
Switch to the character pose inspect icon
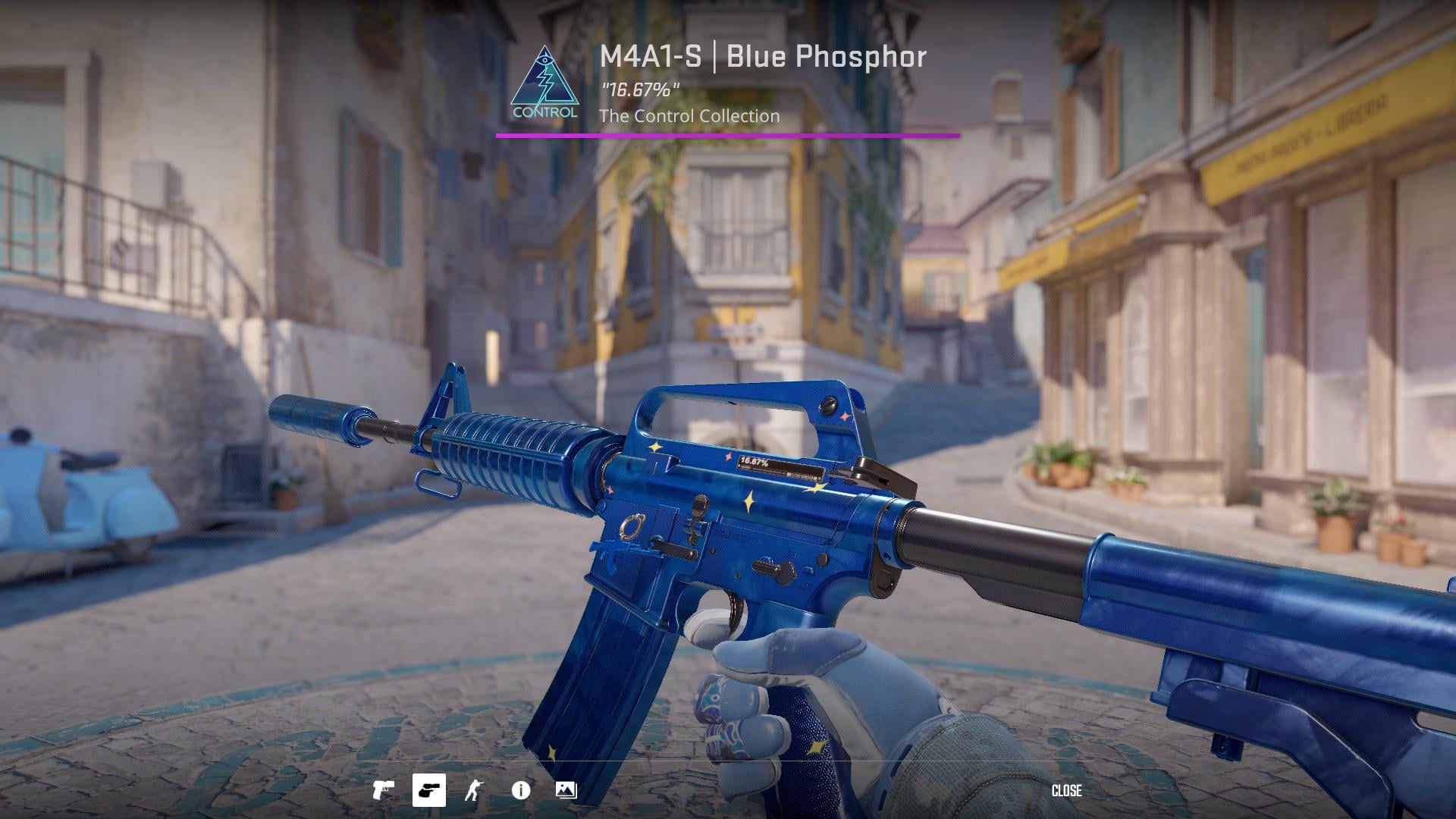coord(473,791)
